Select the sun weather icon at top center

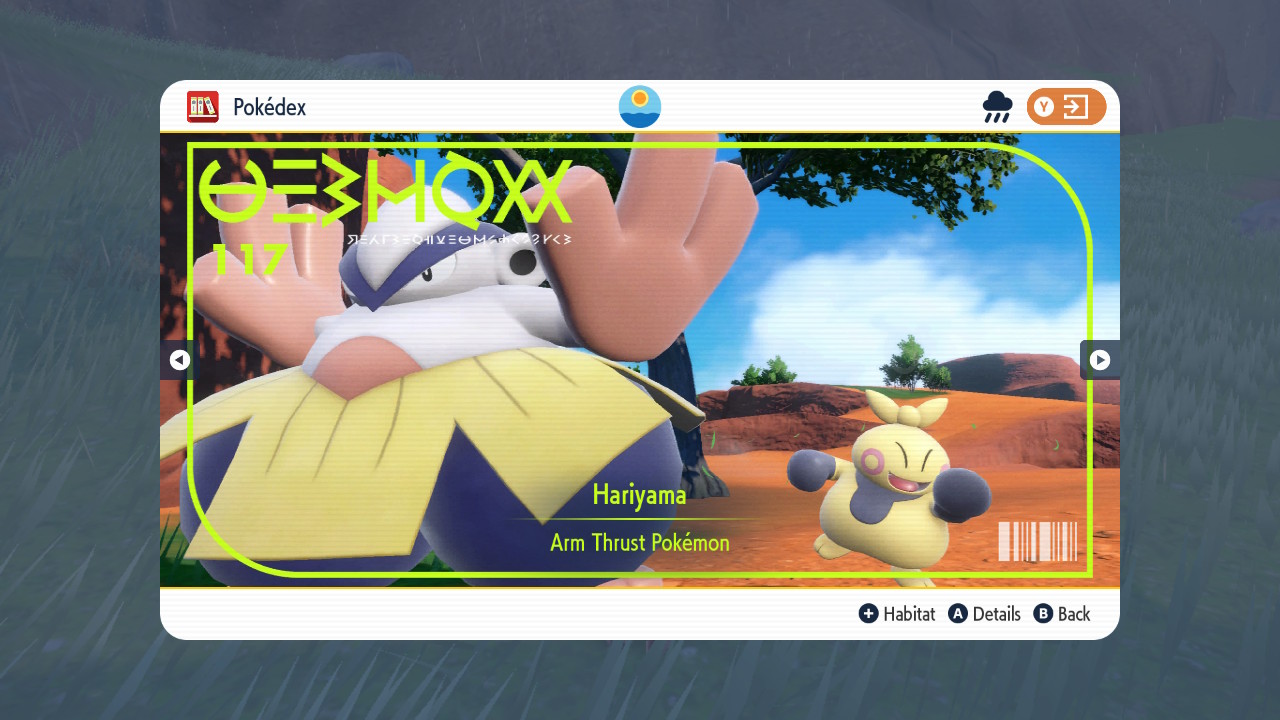click(x=639, y=107)
